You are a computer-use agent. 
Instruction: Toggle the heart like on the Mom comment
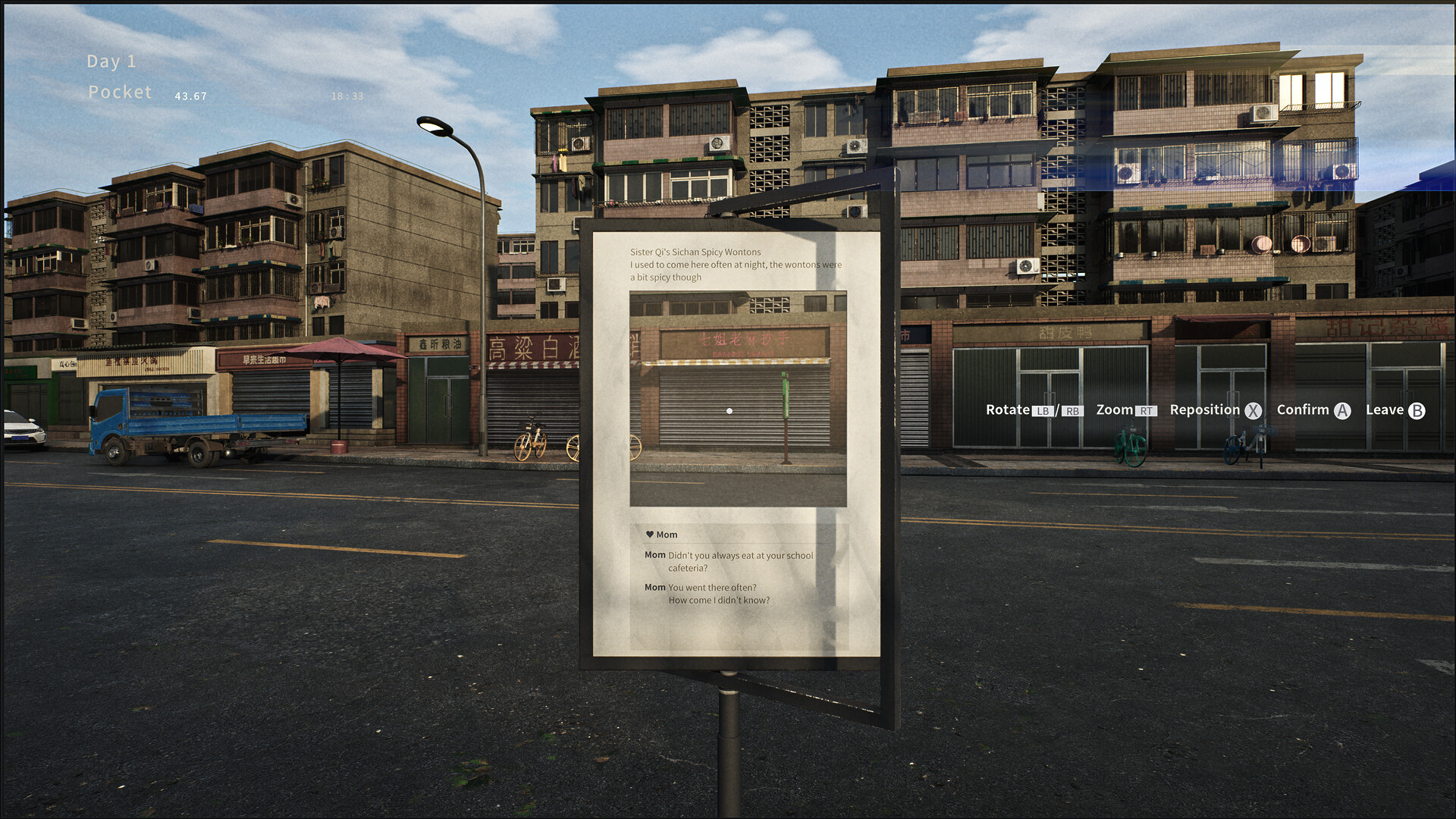click(648, 534)
